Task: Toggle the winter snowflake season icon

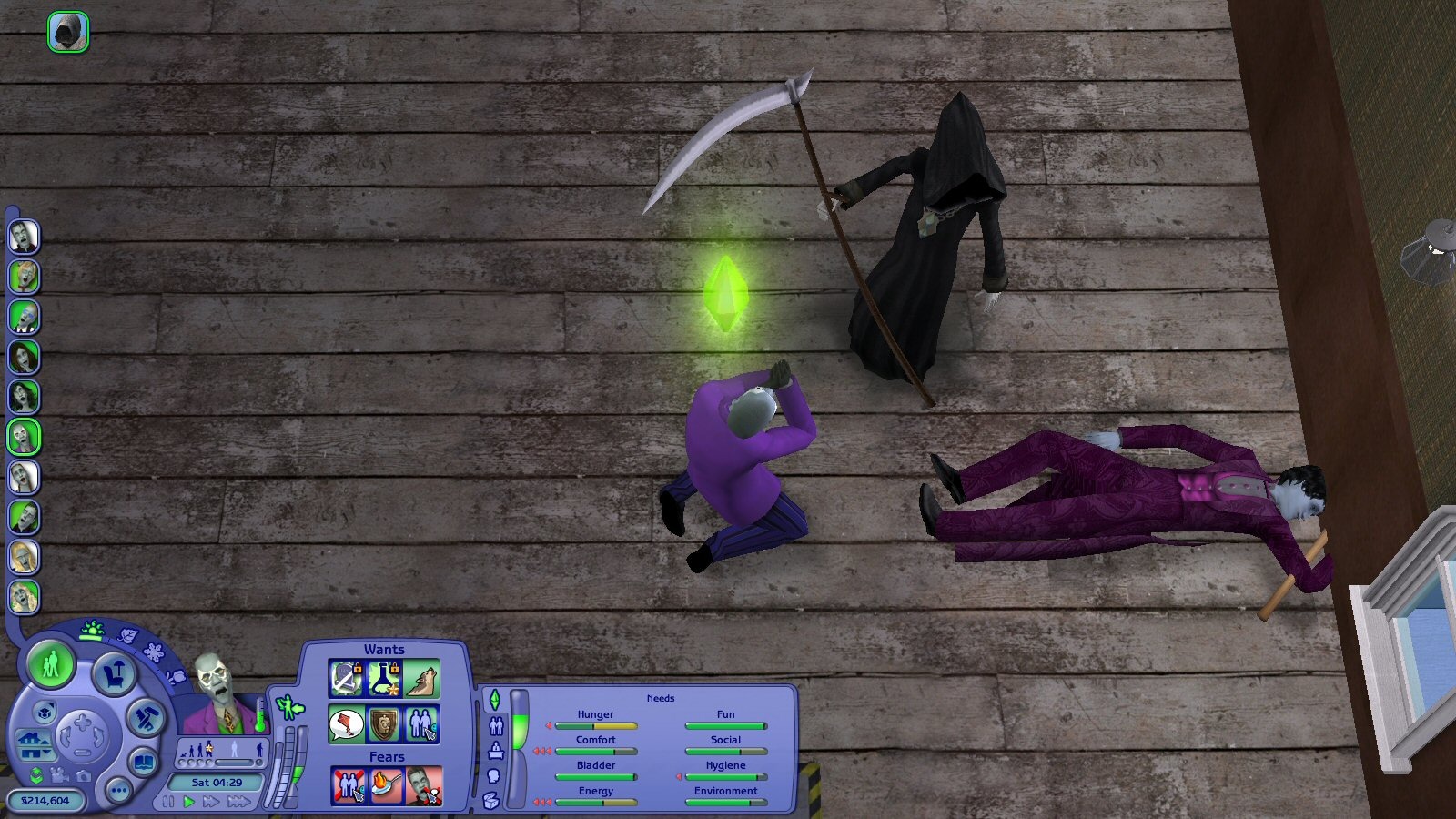Action: coord(152,652)
